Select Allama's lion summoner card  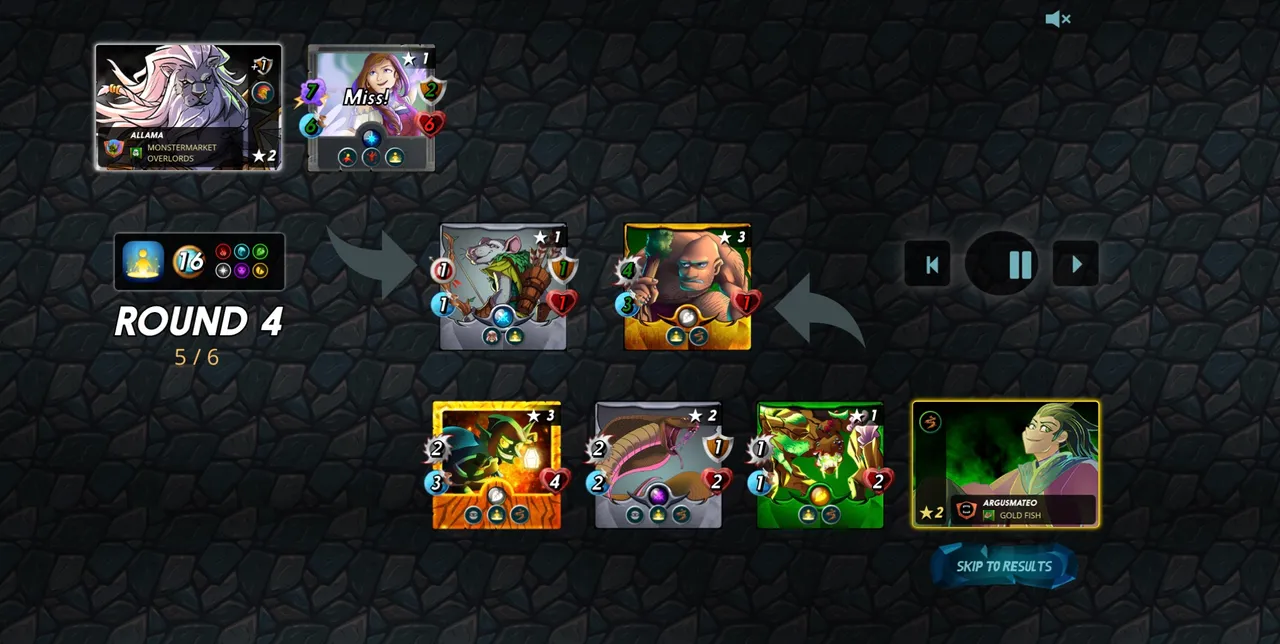pos(188,107)
